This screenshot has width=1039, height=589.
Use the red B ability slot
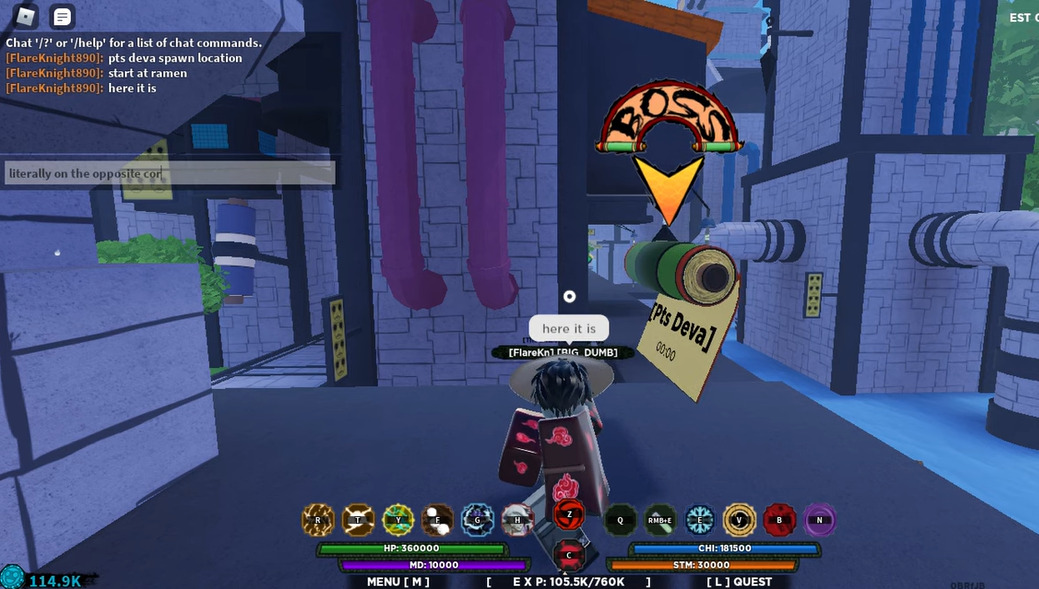780,520
